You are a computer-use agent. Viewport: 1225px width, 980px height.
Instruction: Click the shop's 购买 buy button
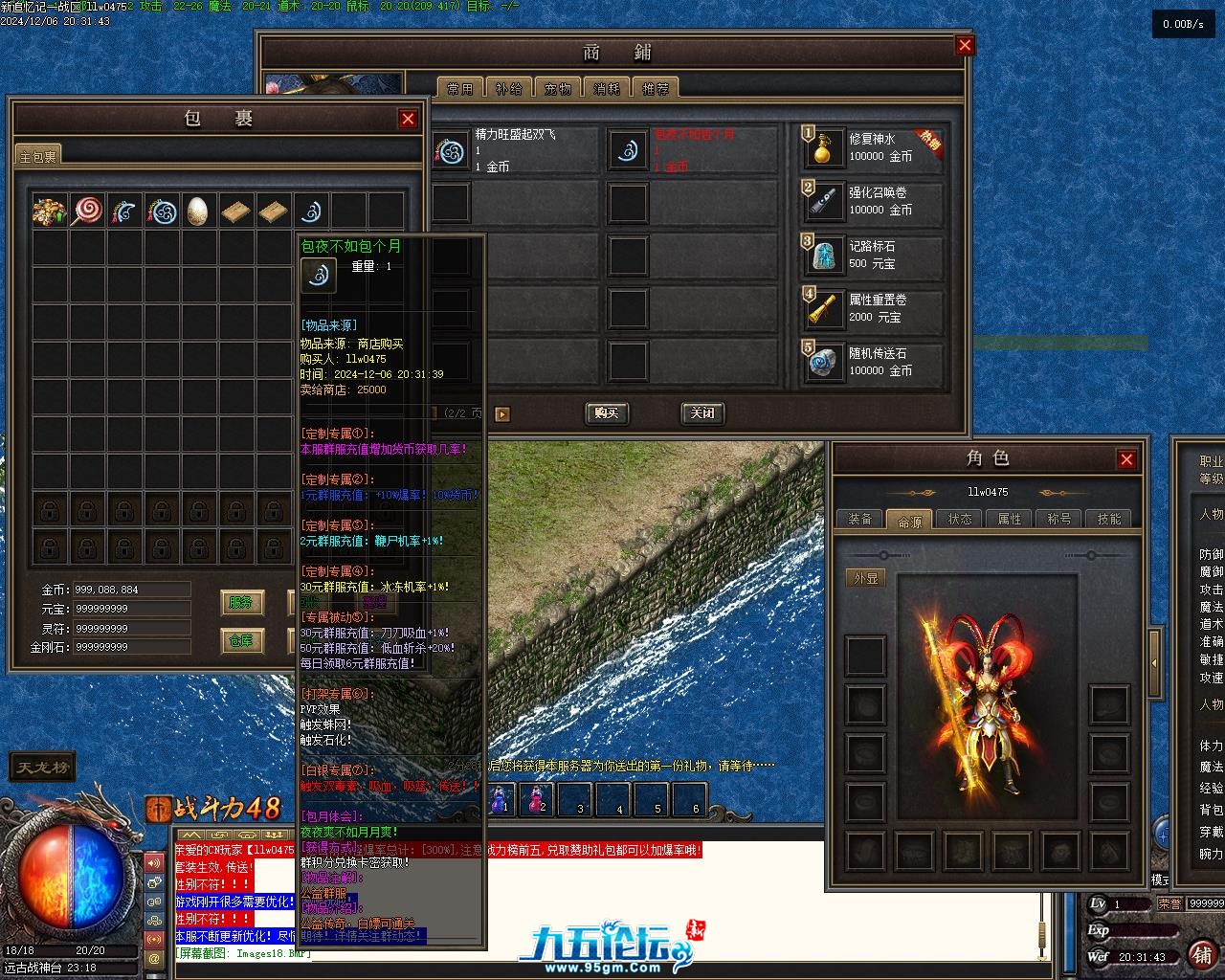(606, 413)
